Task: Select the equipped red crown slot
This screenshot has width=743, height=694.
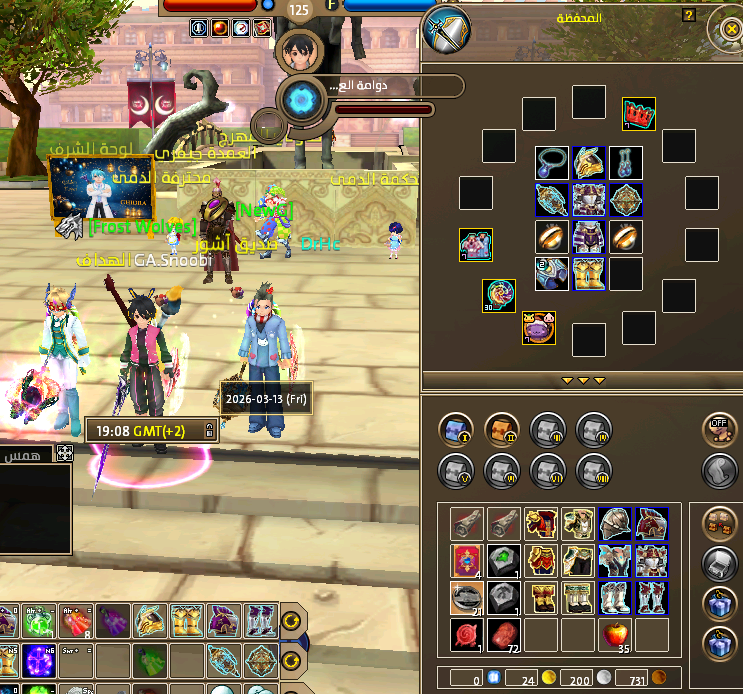Action: pyautogui.click(x=638, y=113)
